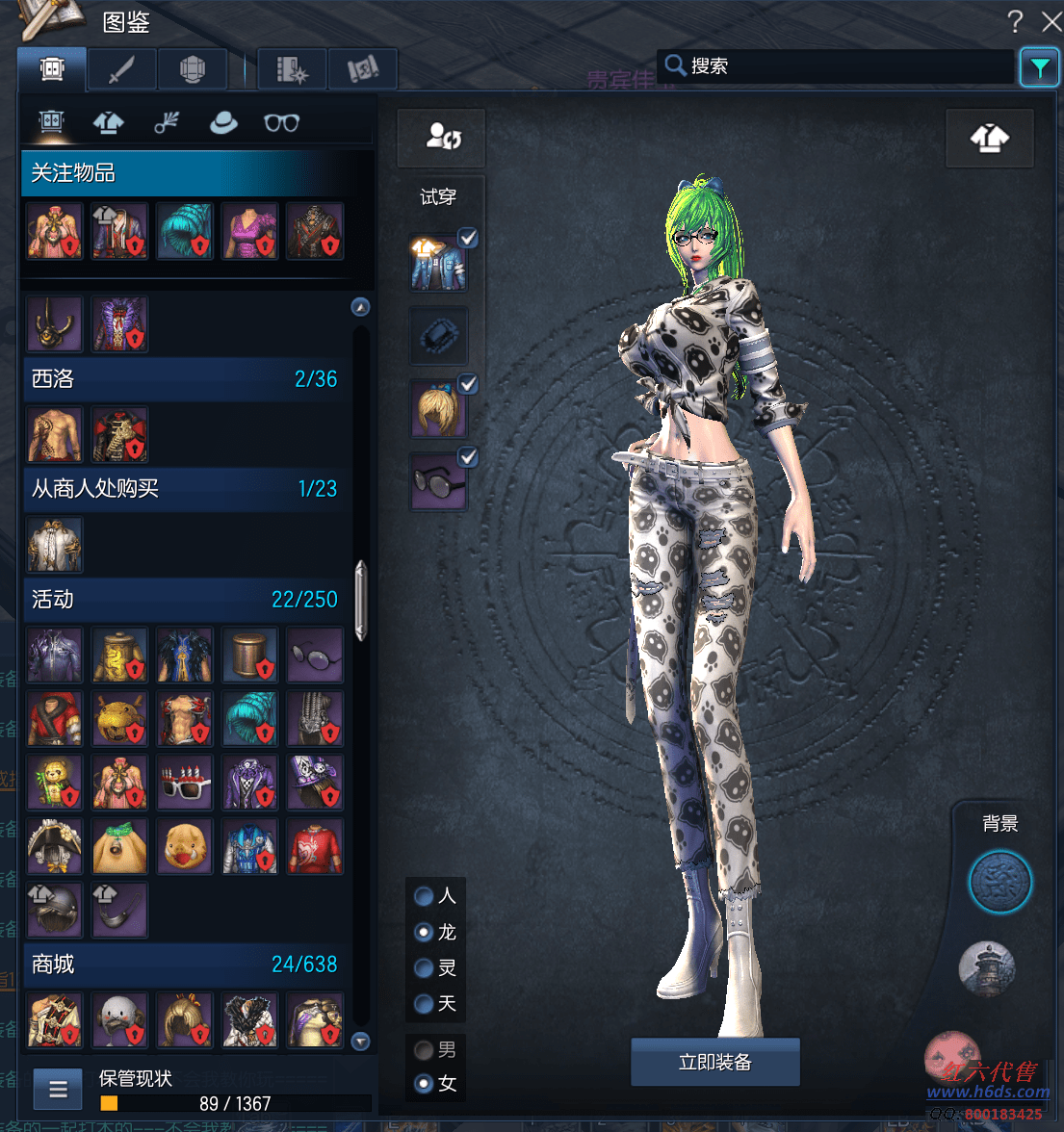The image size is (1064, 1132).
Task: Select 男 gender option
Action: 424,1049
